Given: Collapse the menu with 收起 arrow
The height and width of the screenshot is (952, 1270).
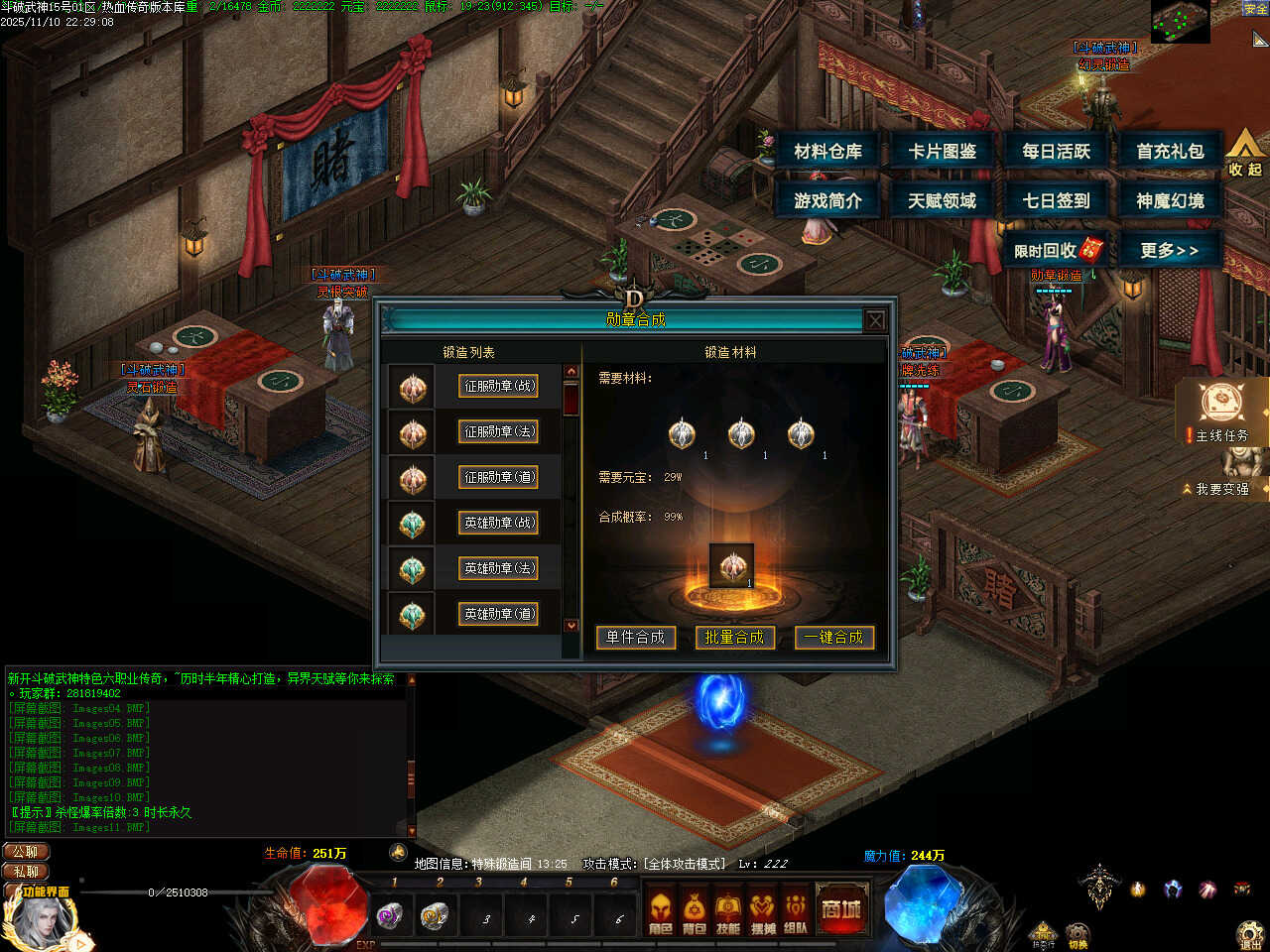Looking at the screenshot, I should 1244,154.
